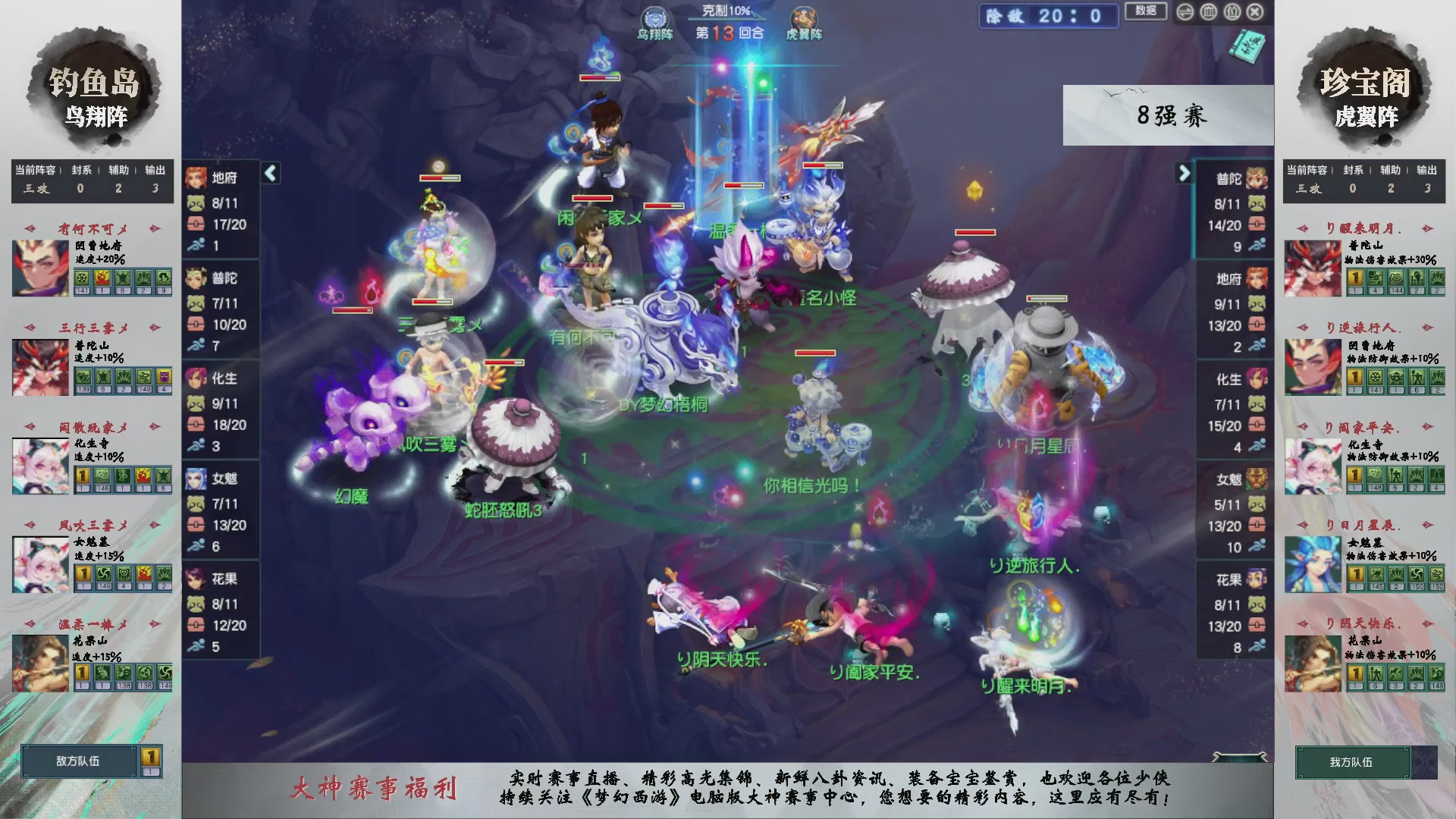Click the runner speed icon under the 地府 unit stats
This screenshot has height=819, width=1456.
[x=199, y=244]
